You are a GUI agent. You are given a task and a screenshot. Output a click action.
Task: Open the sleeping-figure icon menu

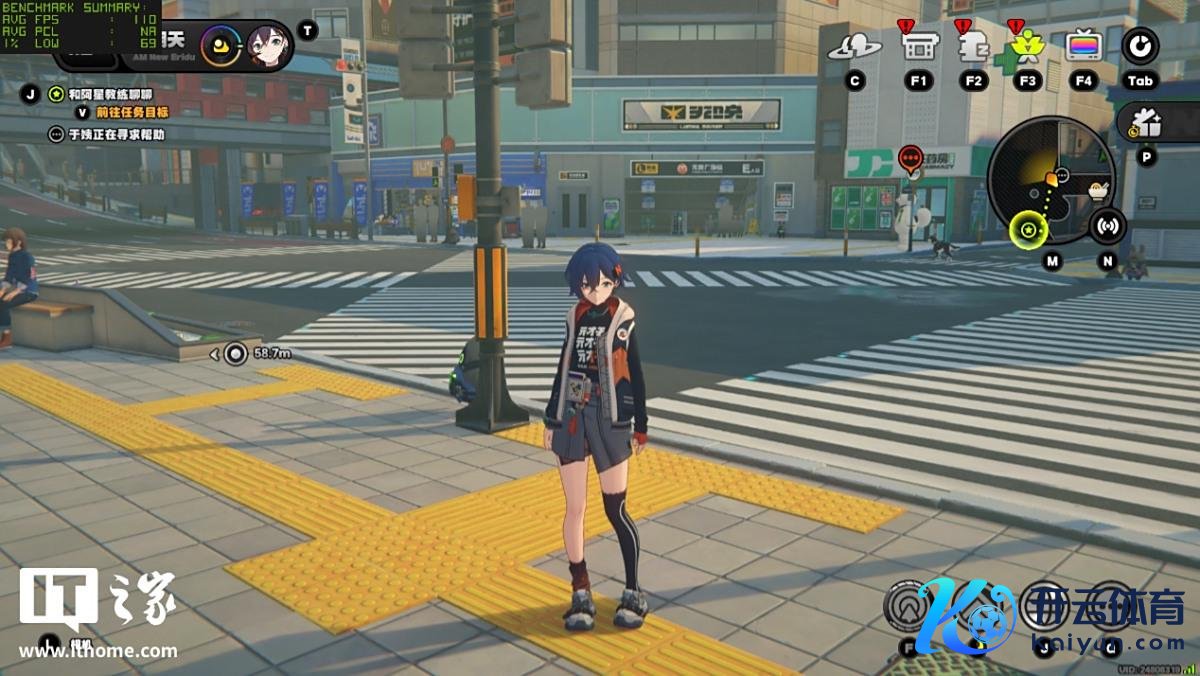click(973, 46)
